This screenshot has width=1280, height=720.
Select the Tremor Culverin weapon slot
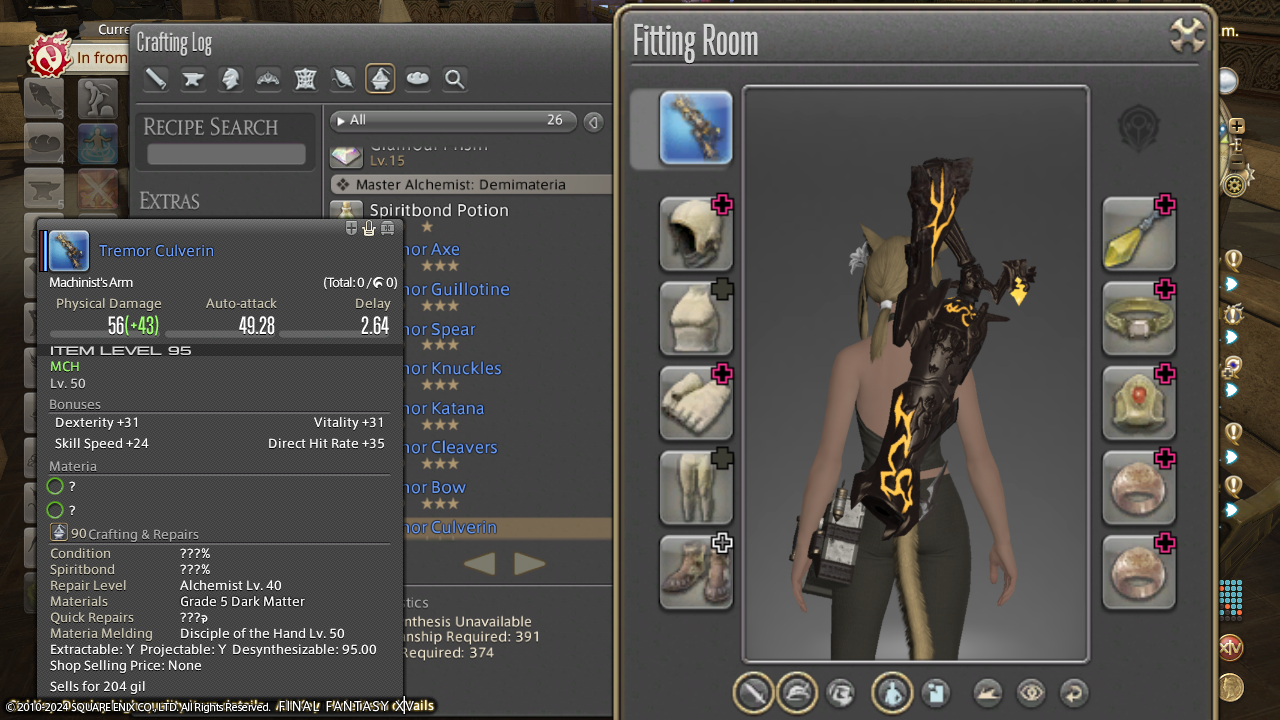click(696, 128)
